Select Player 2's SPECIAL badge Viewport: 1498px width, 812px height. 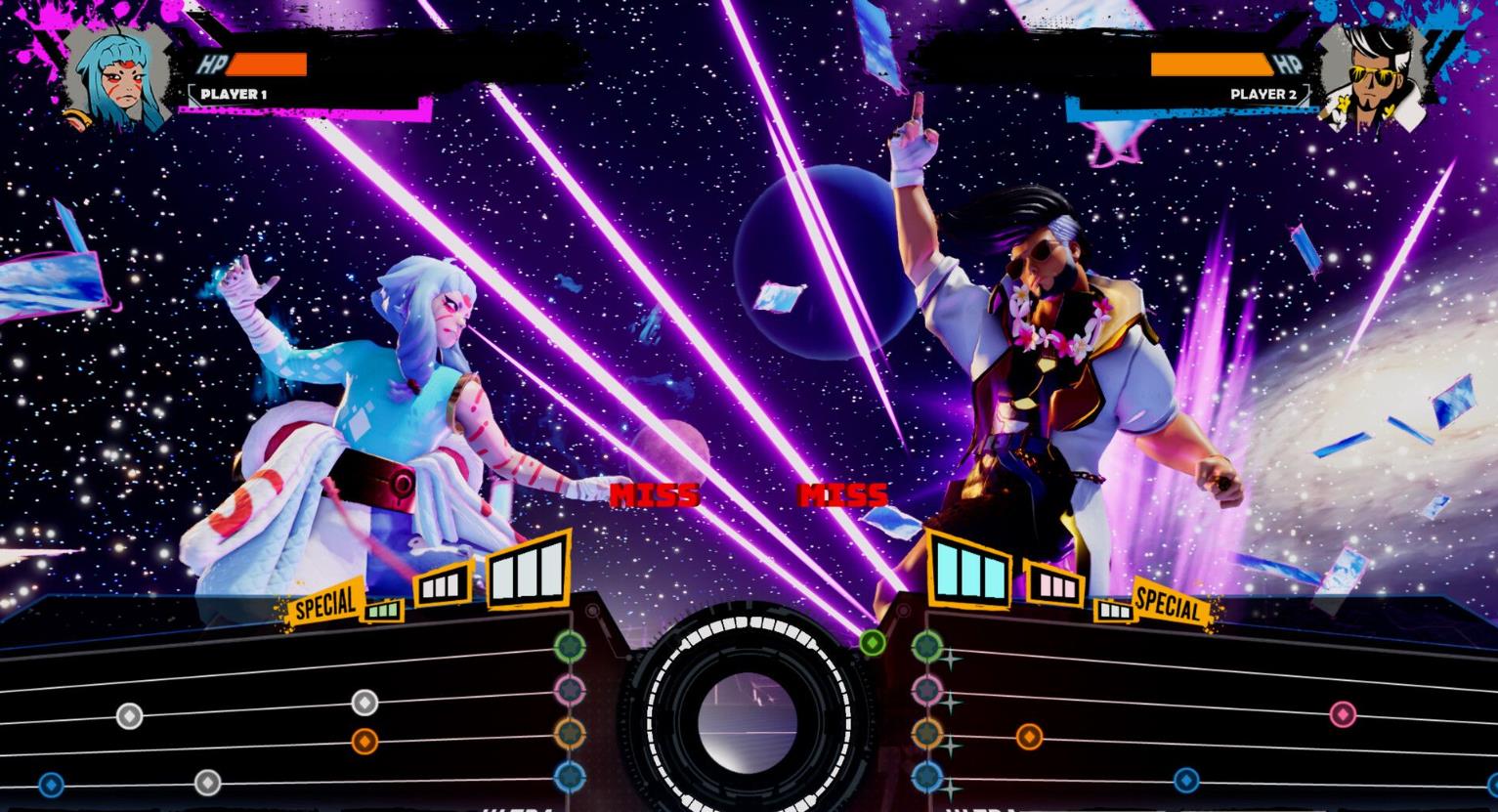(1169, 605)
